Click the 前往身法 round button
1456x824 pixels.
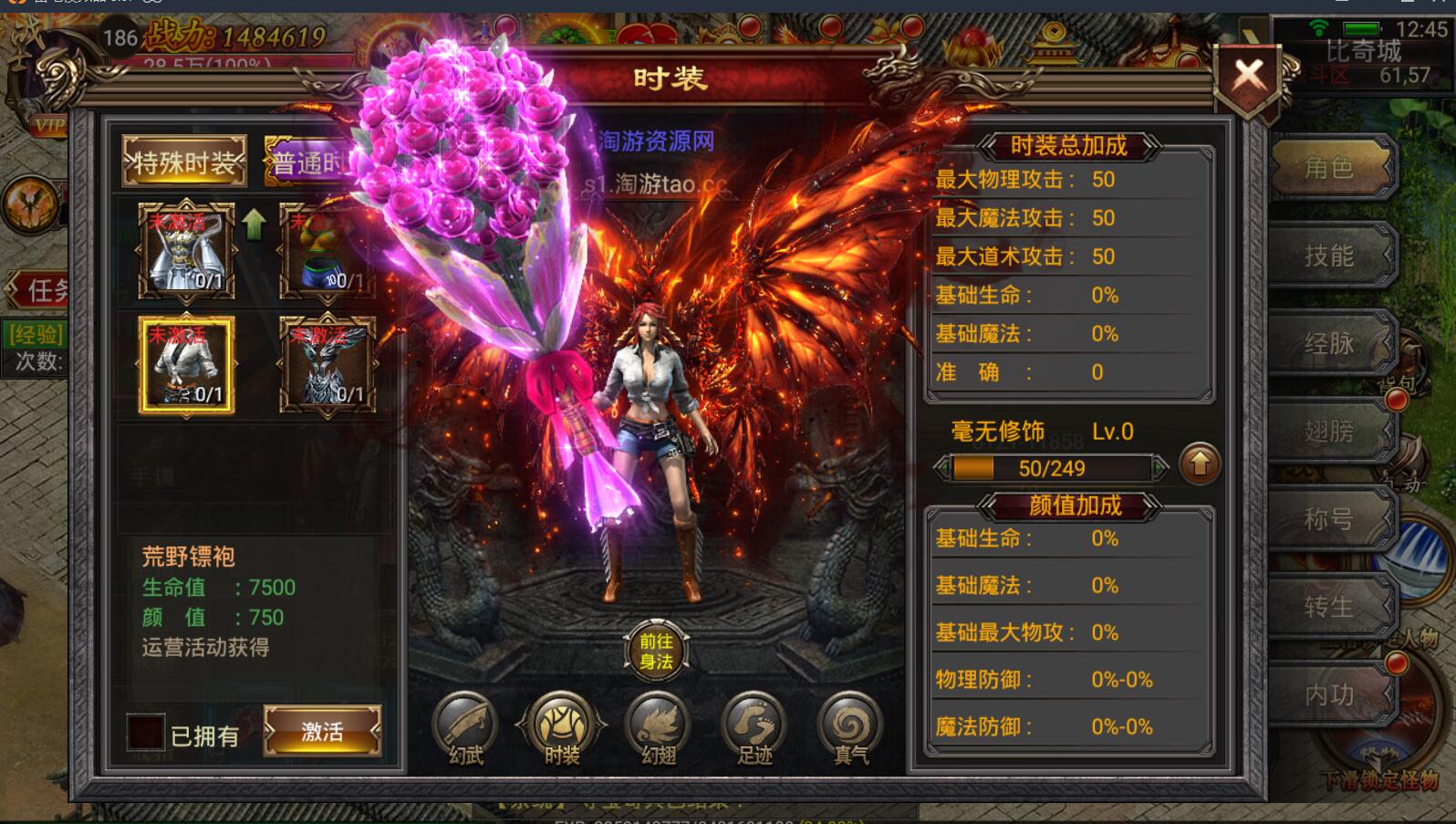(x=656, y=652)
